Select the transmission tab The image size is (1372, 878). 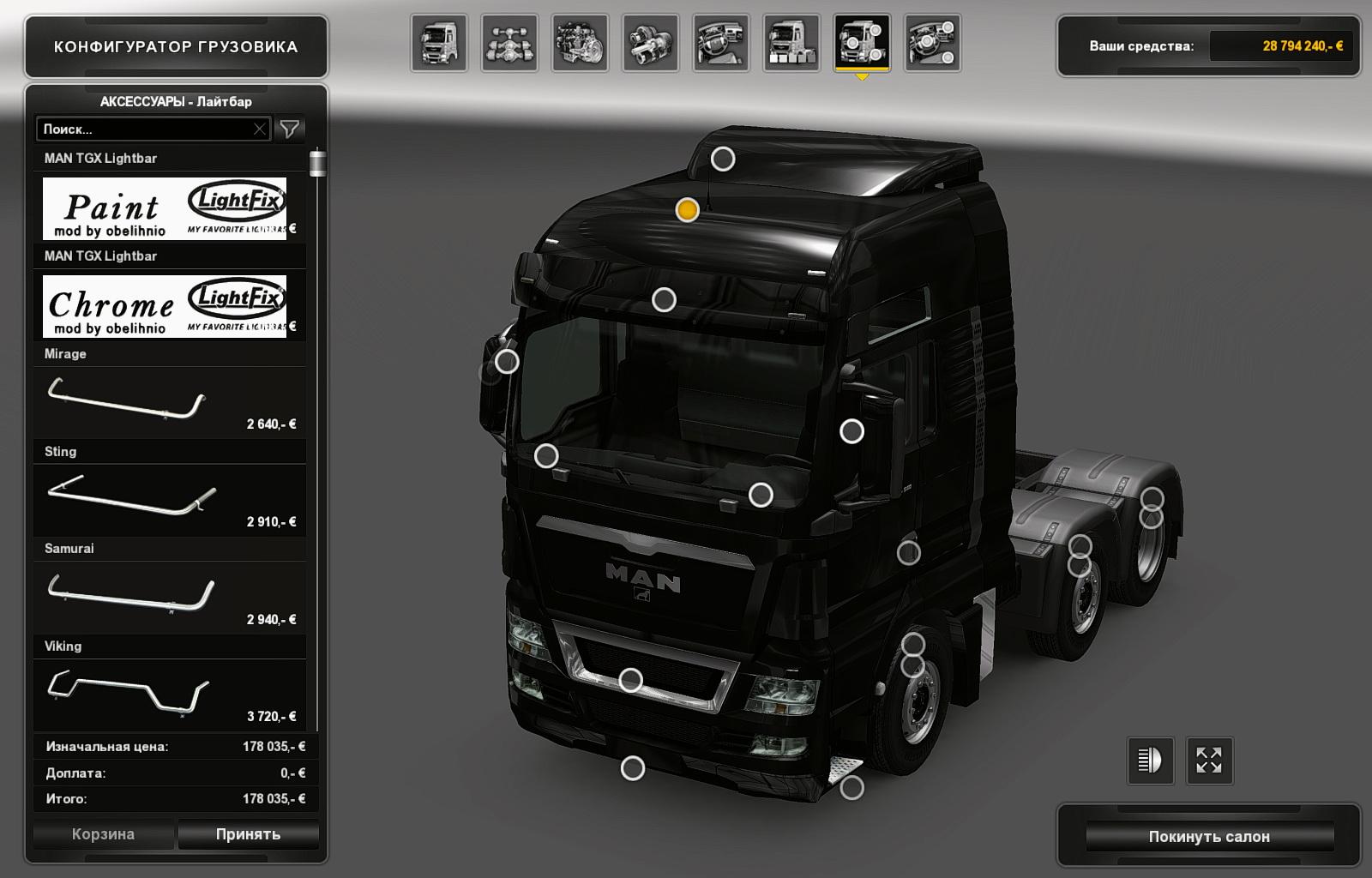[x=650, y=43]
